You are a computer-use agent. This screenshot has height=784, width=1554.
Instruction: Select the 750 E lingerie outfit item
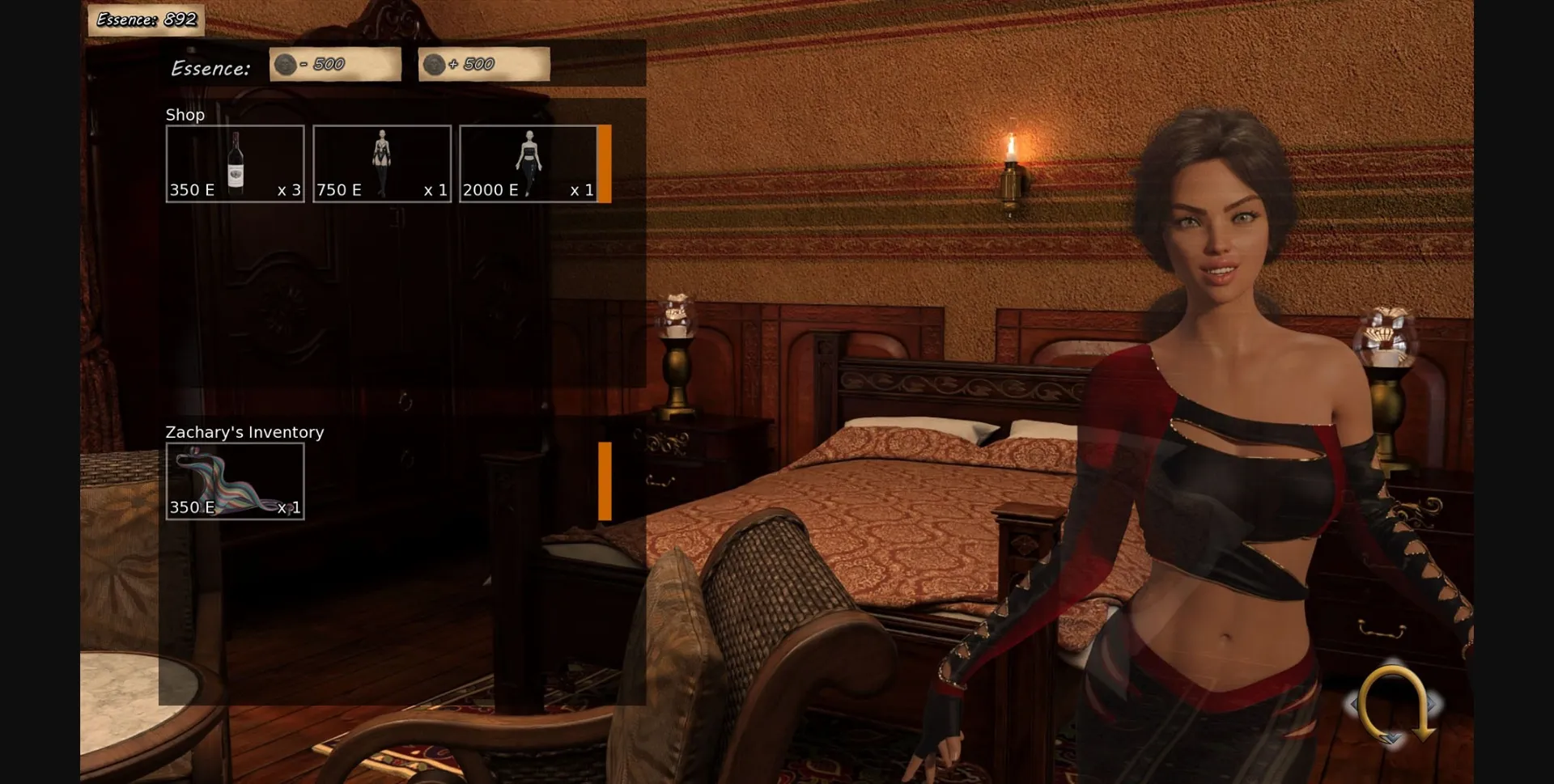tap(382, 162)
